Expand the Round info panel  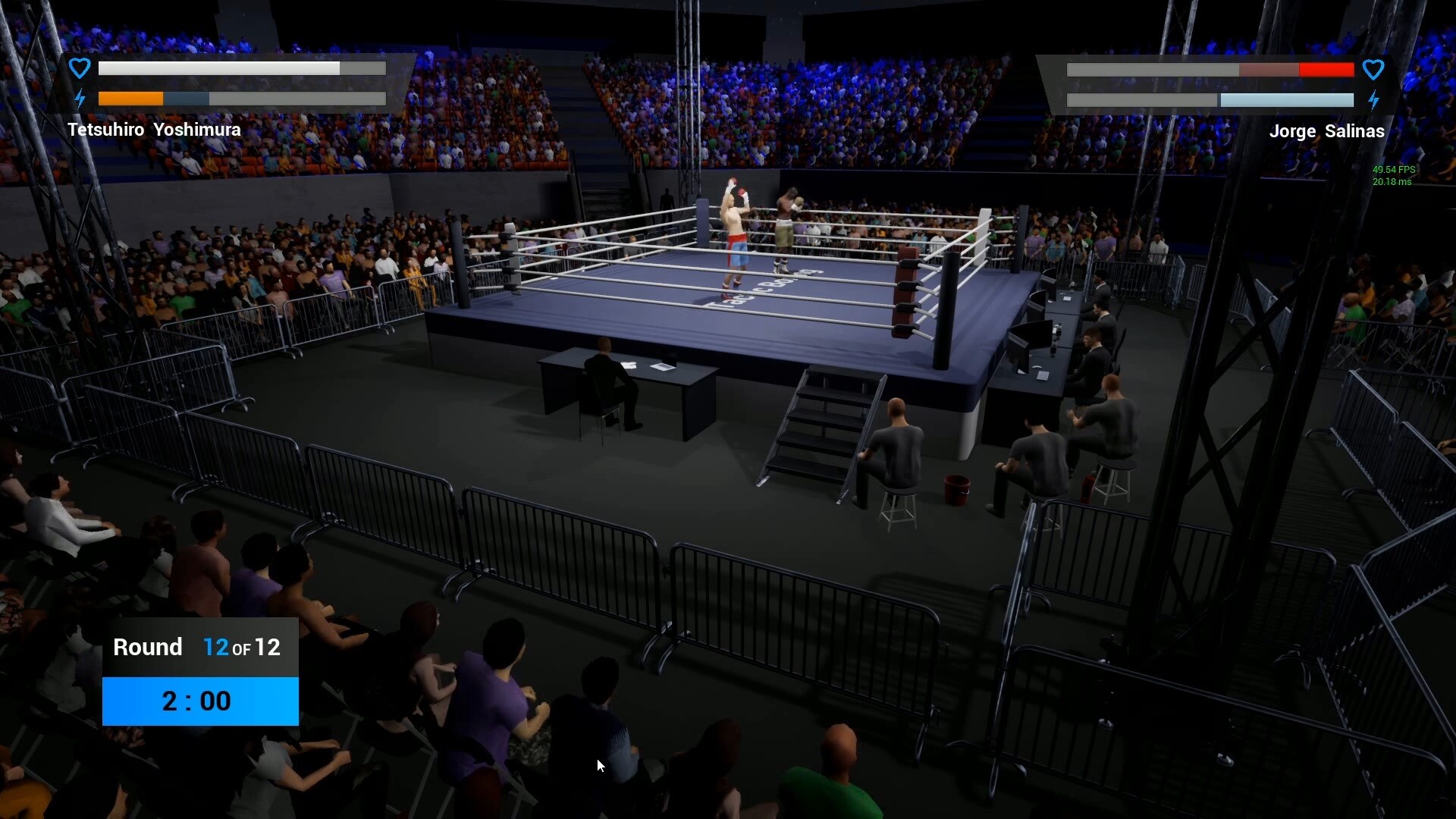199,648
